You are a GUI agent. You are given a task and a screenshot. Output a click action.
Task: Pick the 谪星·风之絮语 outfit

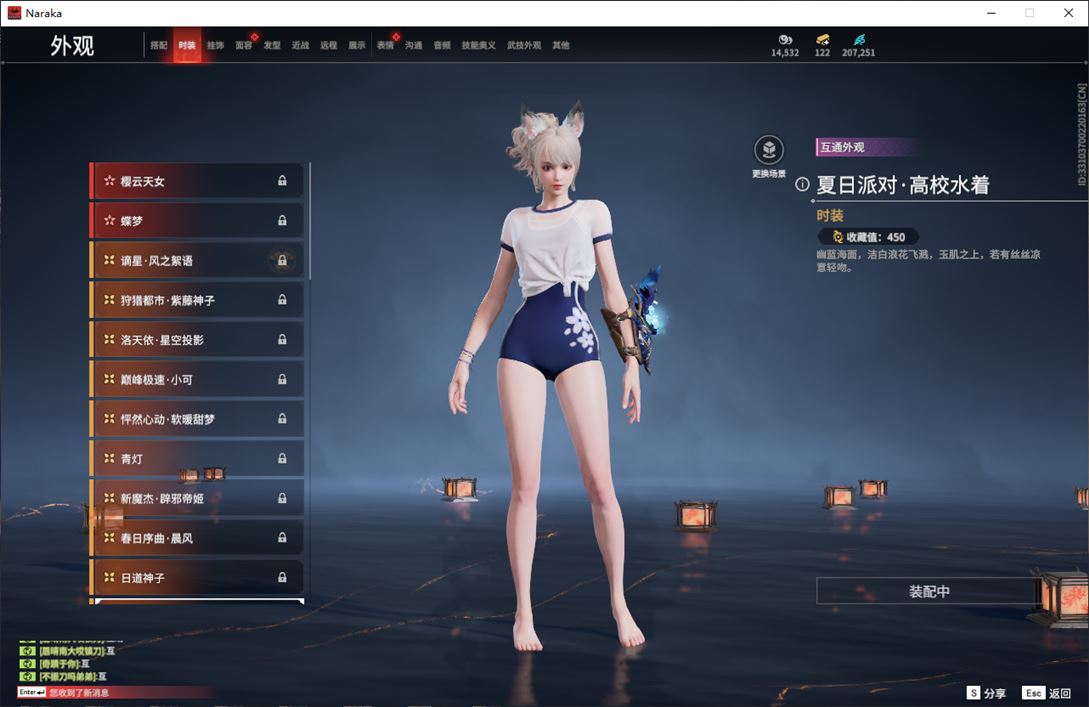[197, 261]
